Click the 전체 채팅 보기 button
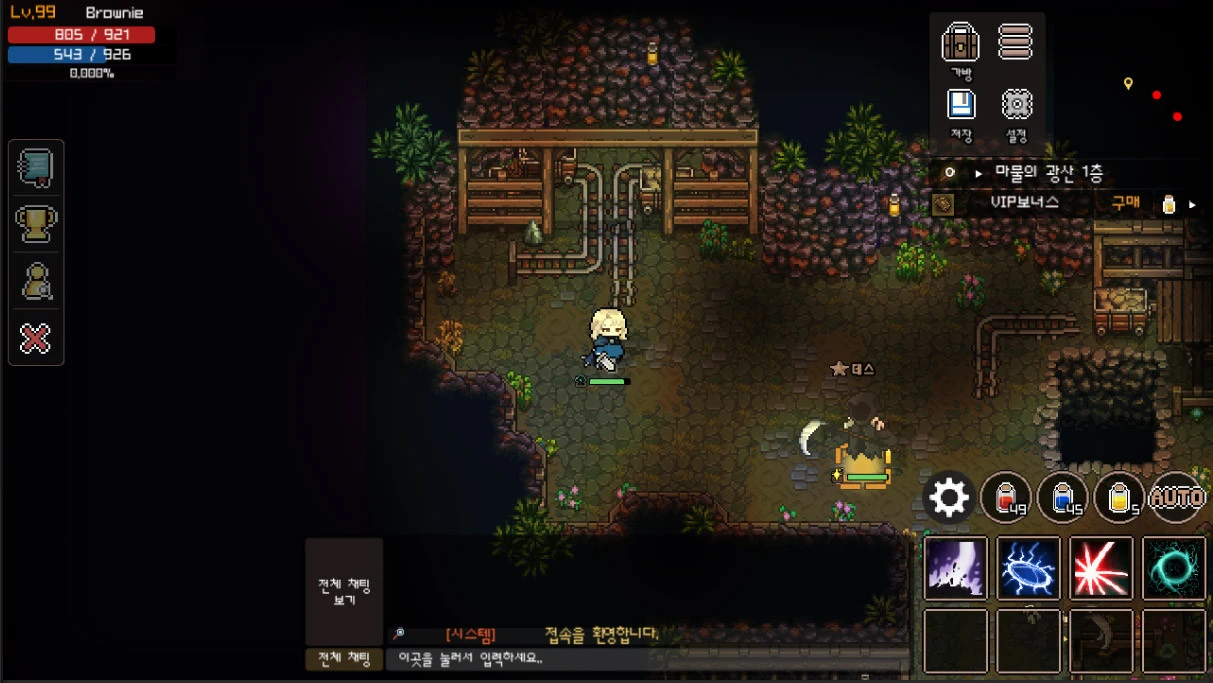 (344, 591)
